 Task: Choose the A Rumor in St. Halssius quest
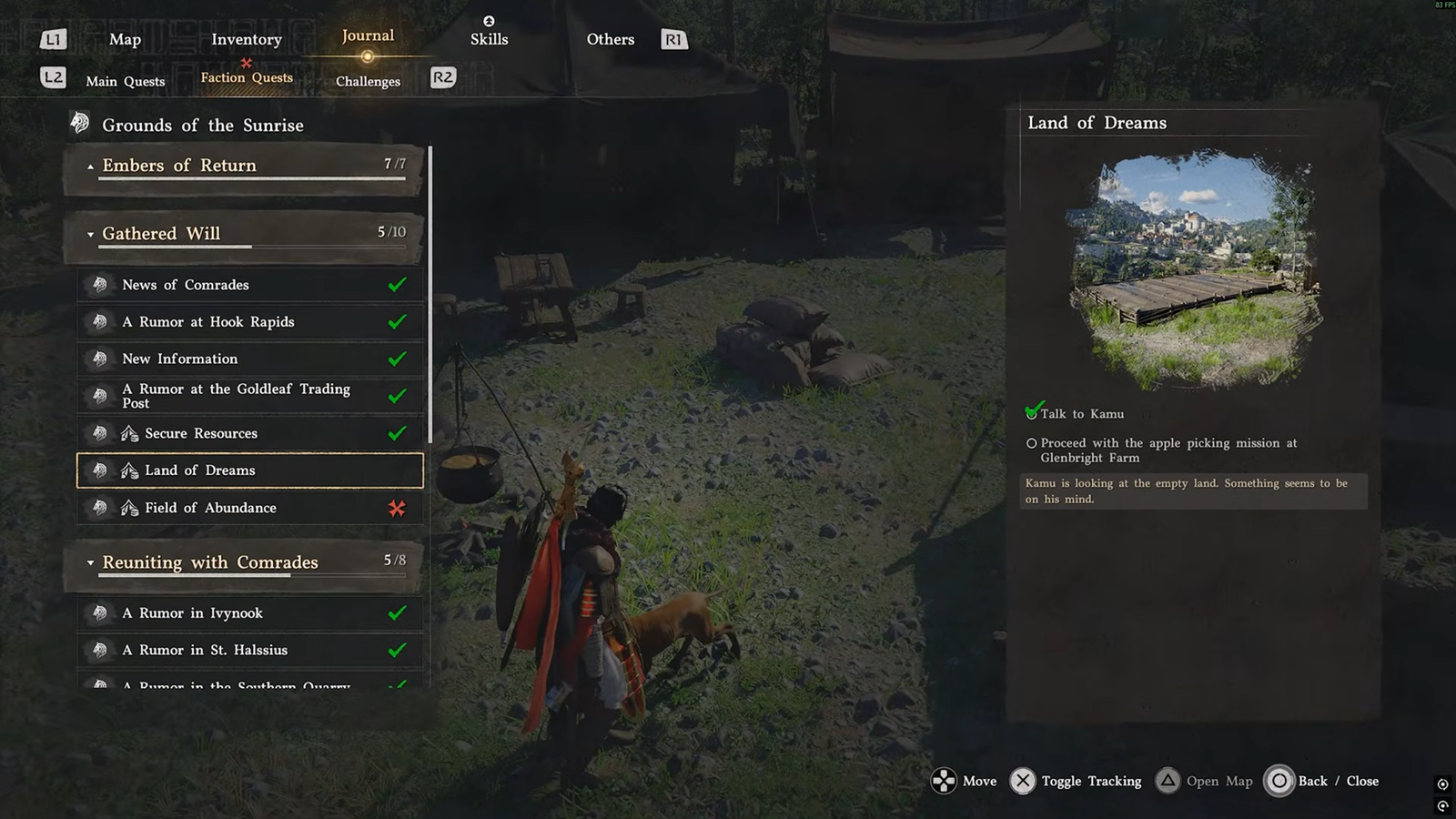tap(249, 650)
